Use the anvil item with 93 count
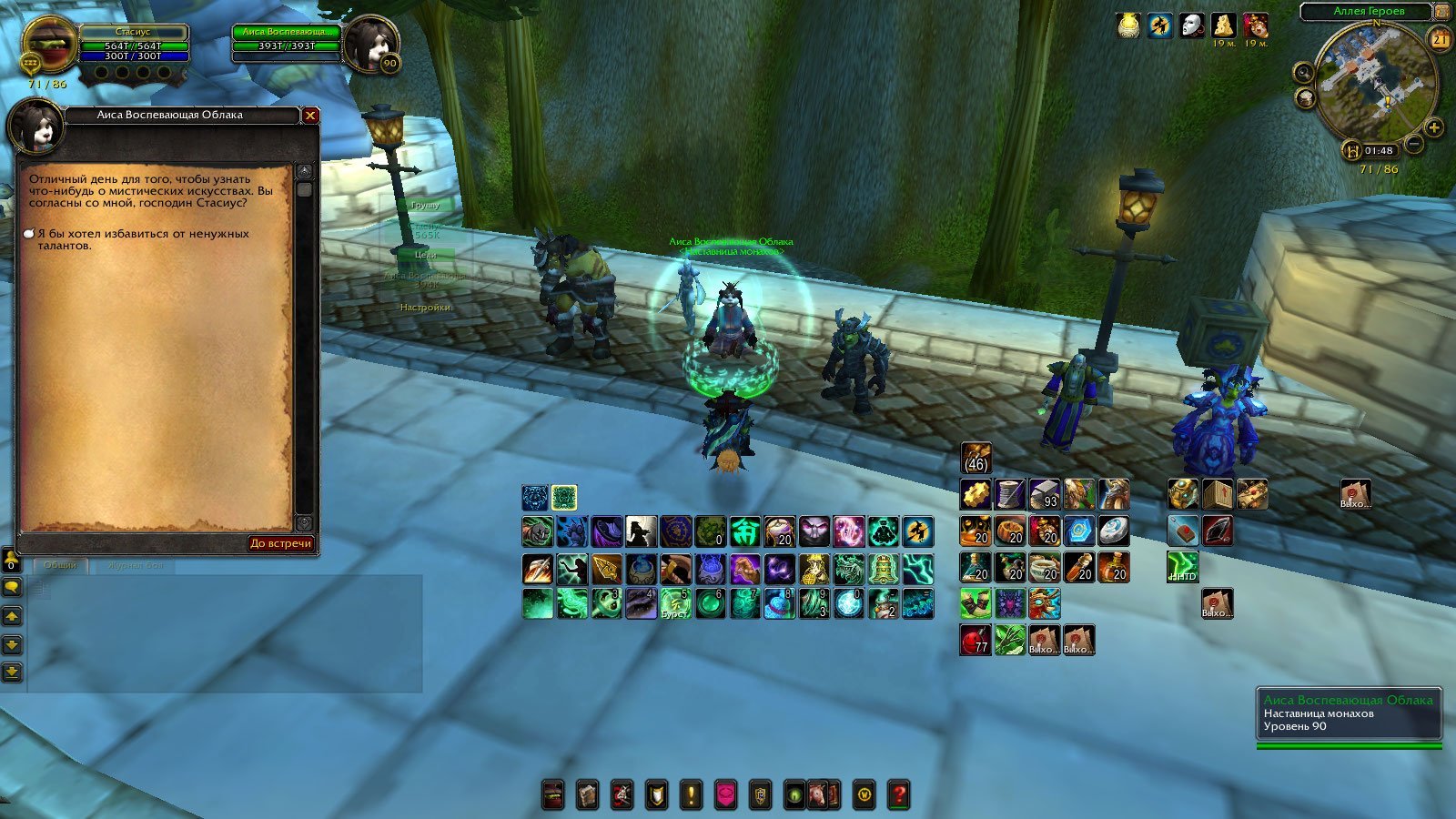 [x=1045, y=495]
